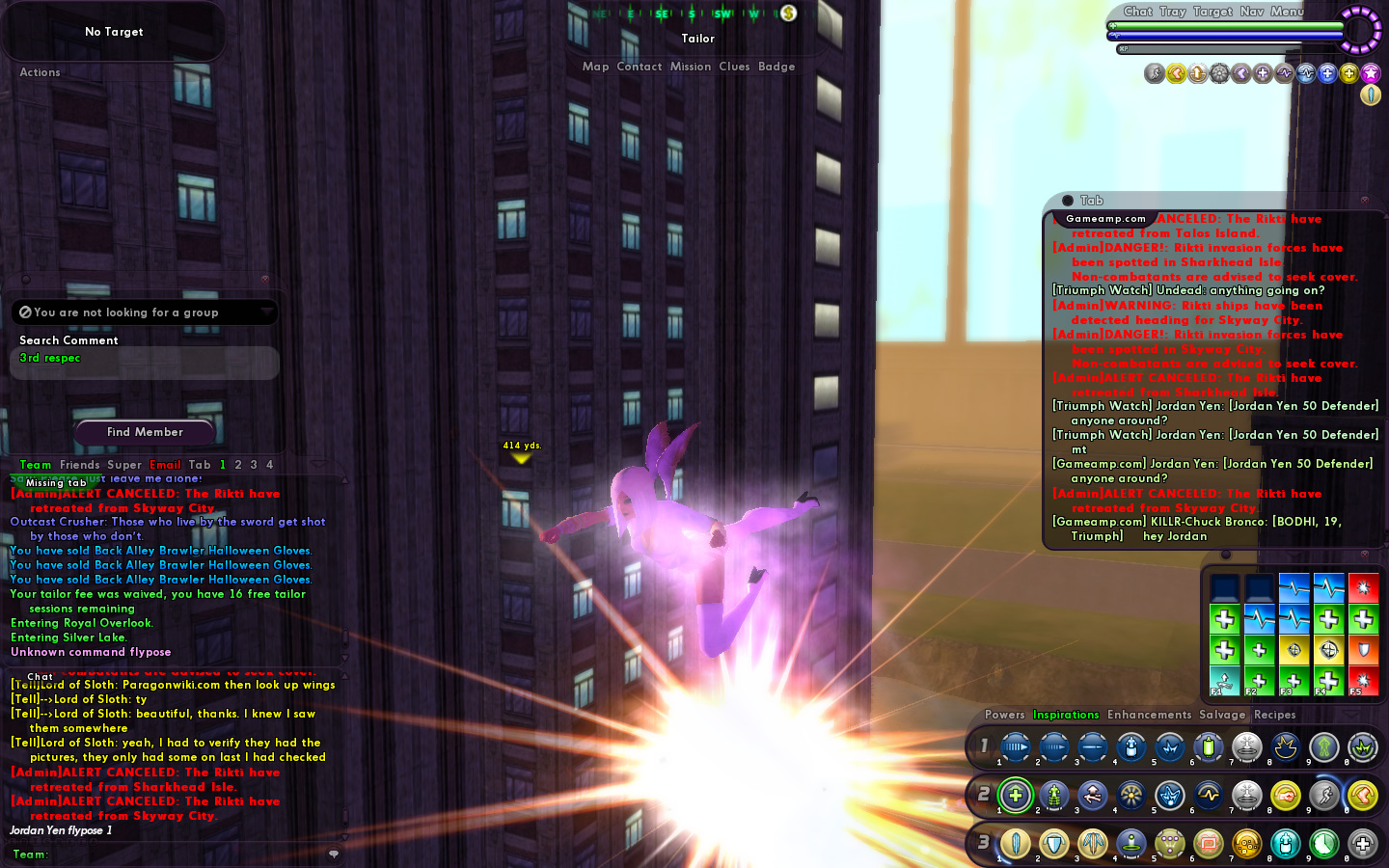Show the Recipes tab
Image resolution: width=1389 pixels, height=868 pixels.
pos(1274,715)
